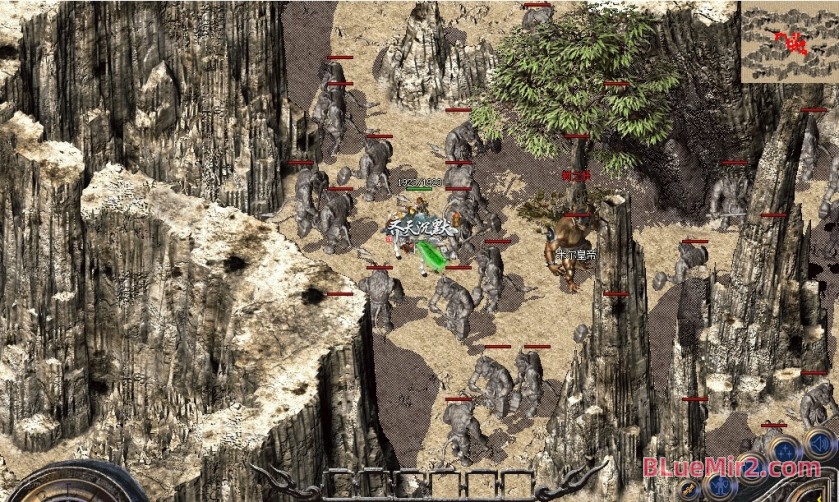Toggle the sound speaker button
Image resolution: width=839 pixels, height=502 pixels.
point(819,443)
